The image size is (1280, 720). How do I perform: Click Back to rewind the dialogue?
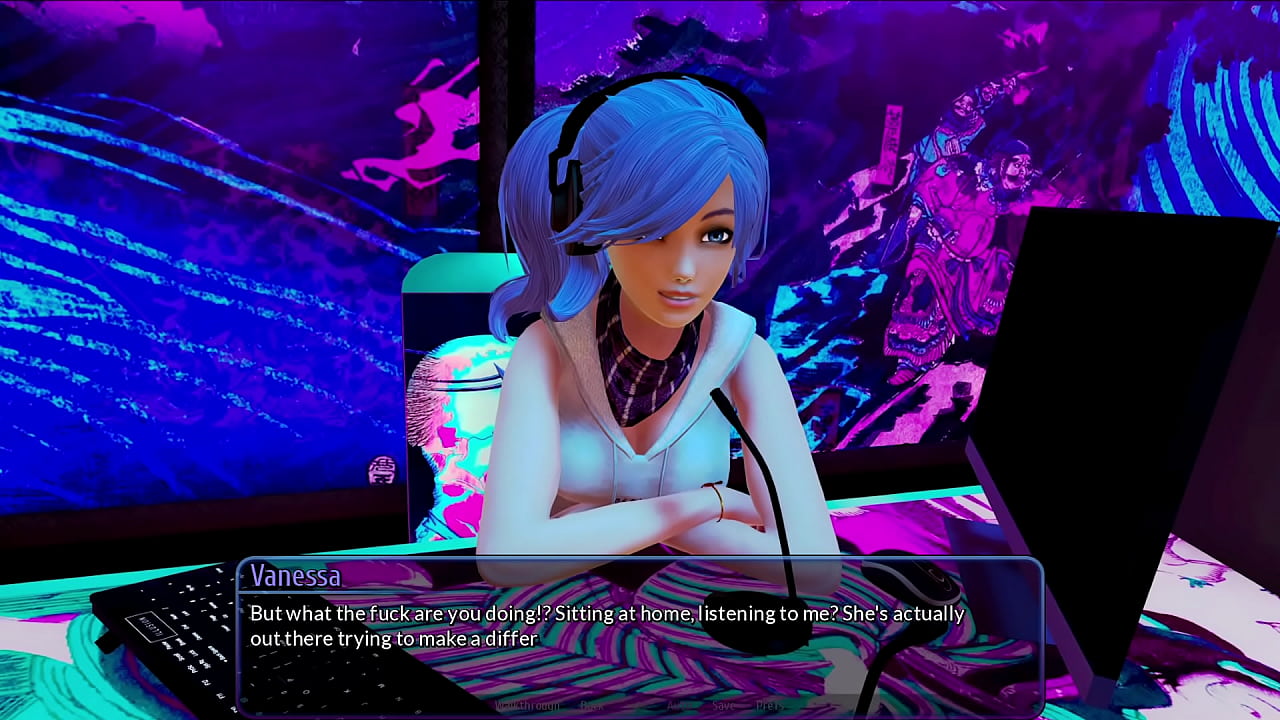(592, 705)
